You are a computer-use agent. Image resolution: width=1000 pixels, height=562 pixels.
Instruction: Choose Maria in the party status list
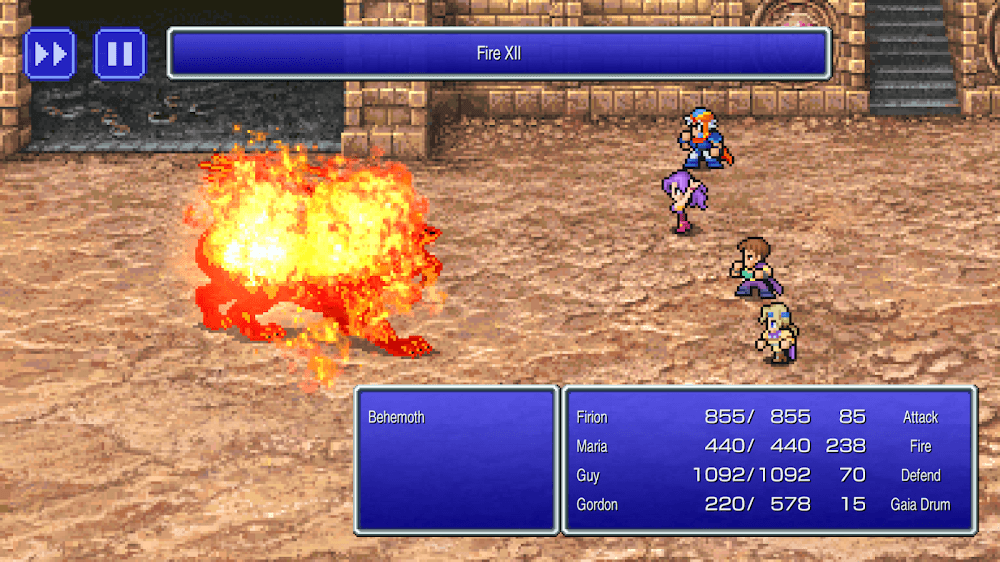click(x=592, y=446)
